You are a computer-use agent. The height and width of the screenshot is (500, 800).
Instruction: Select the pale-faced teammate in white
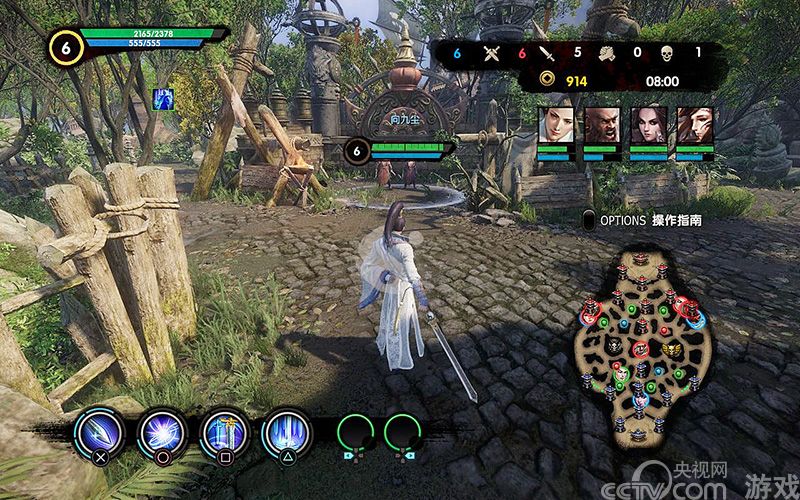coord(555,126)
